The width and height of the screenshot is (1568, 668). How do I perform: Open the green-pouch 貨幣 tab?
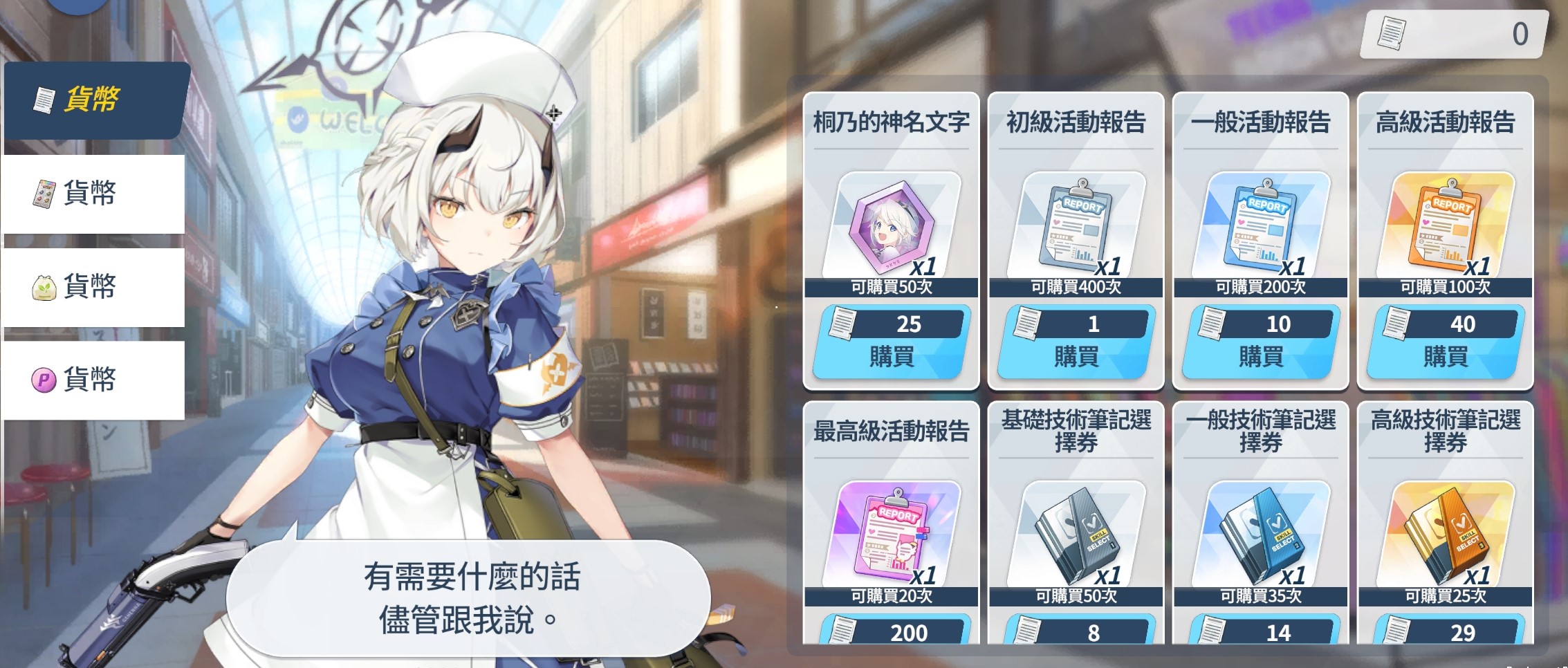[x=93, y=287]
